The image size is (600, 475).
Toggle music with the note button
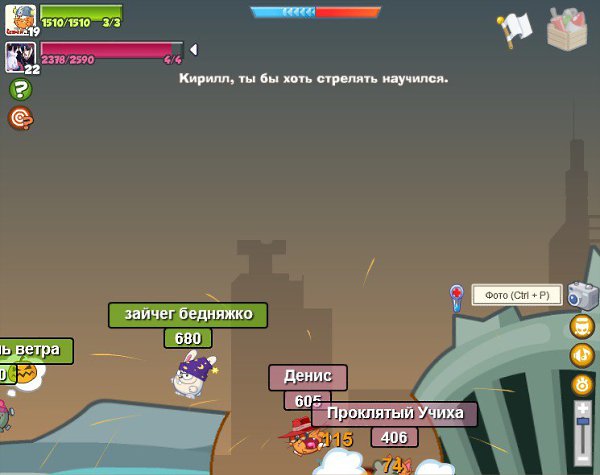[x=582, y=355]
